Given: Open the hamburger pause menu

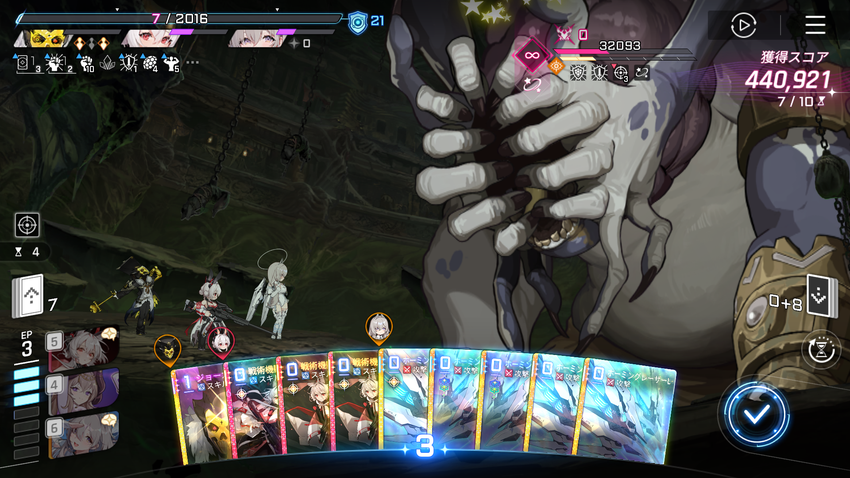Looking at the screenshot, I should [815, 25].
